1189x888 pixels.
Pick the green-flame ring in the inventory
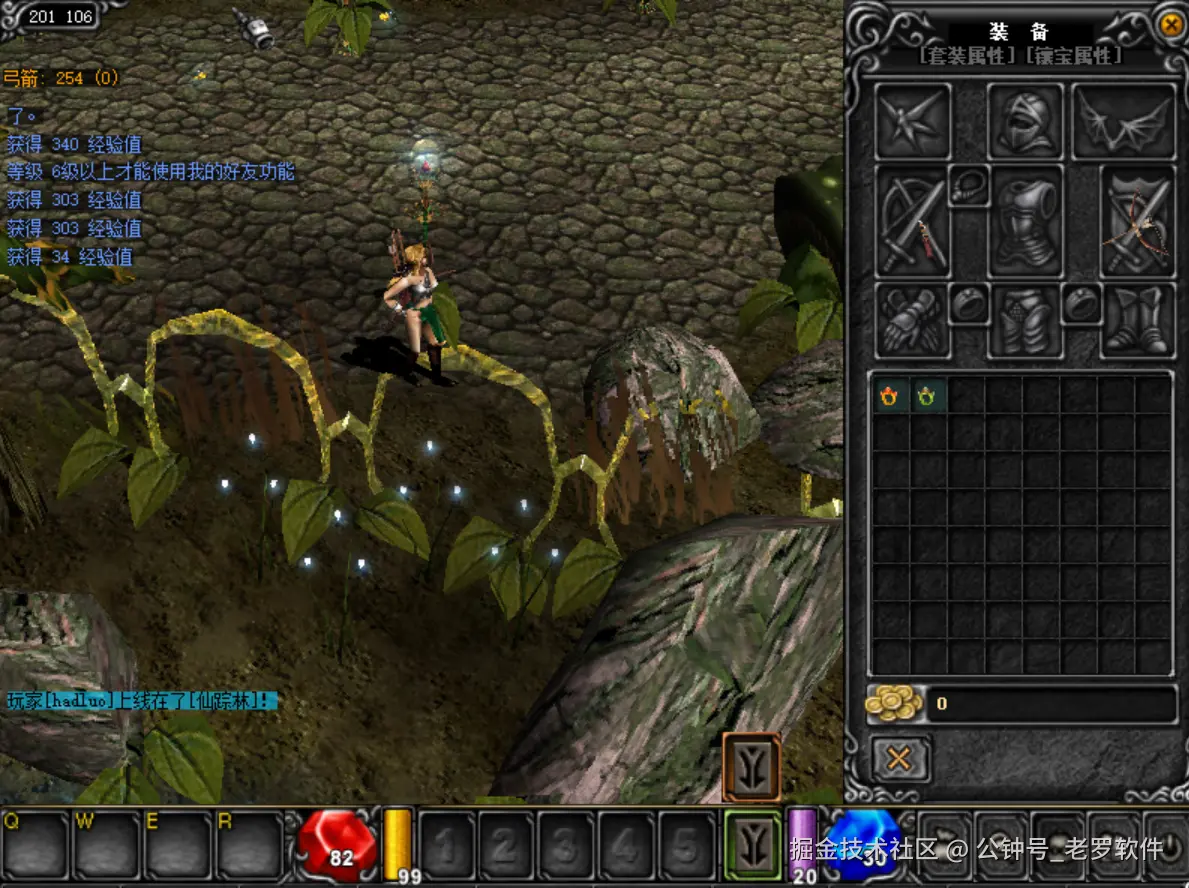tap(927, 397)
